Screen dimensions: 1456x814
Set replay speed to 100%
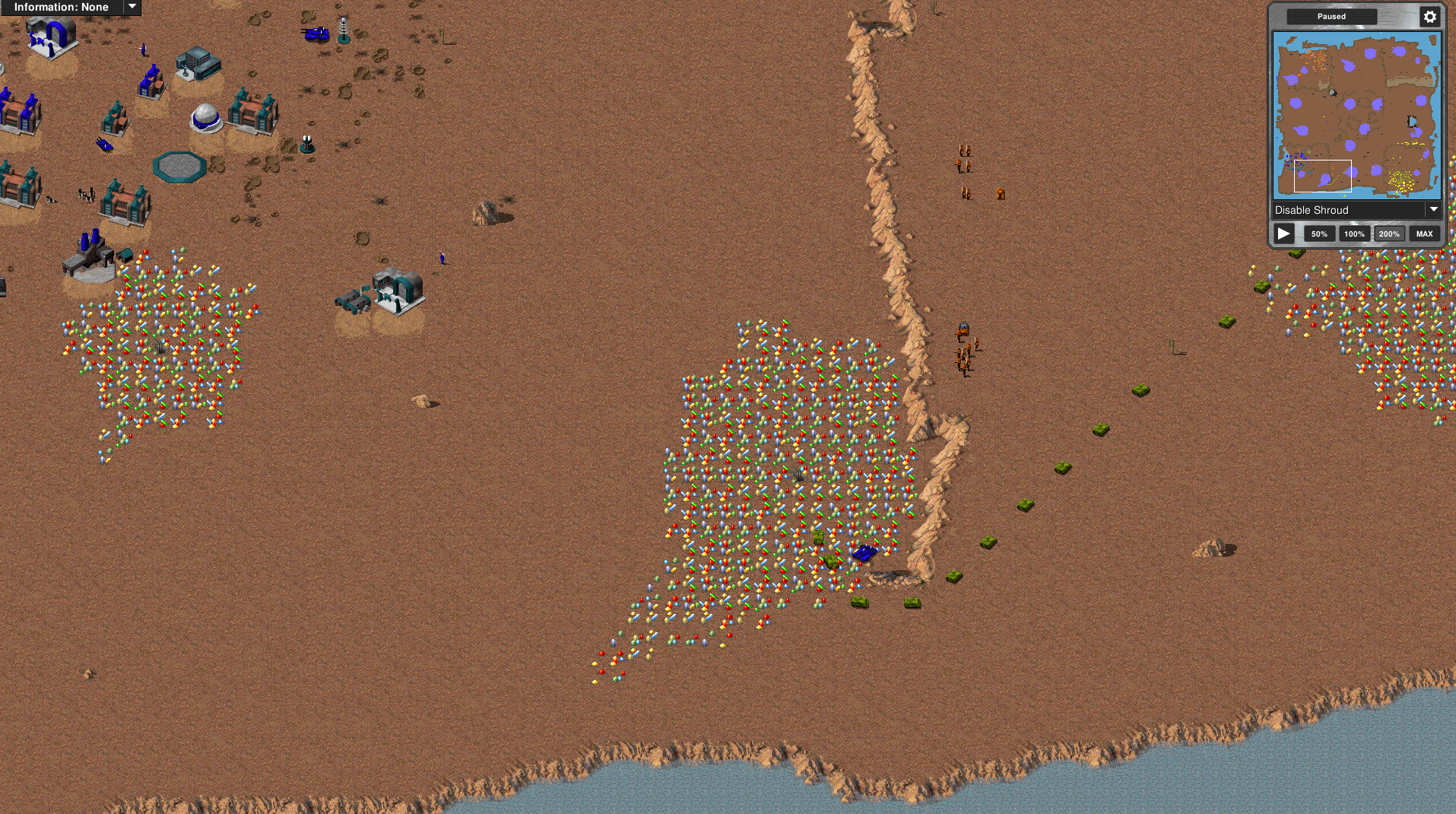1354,234
